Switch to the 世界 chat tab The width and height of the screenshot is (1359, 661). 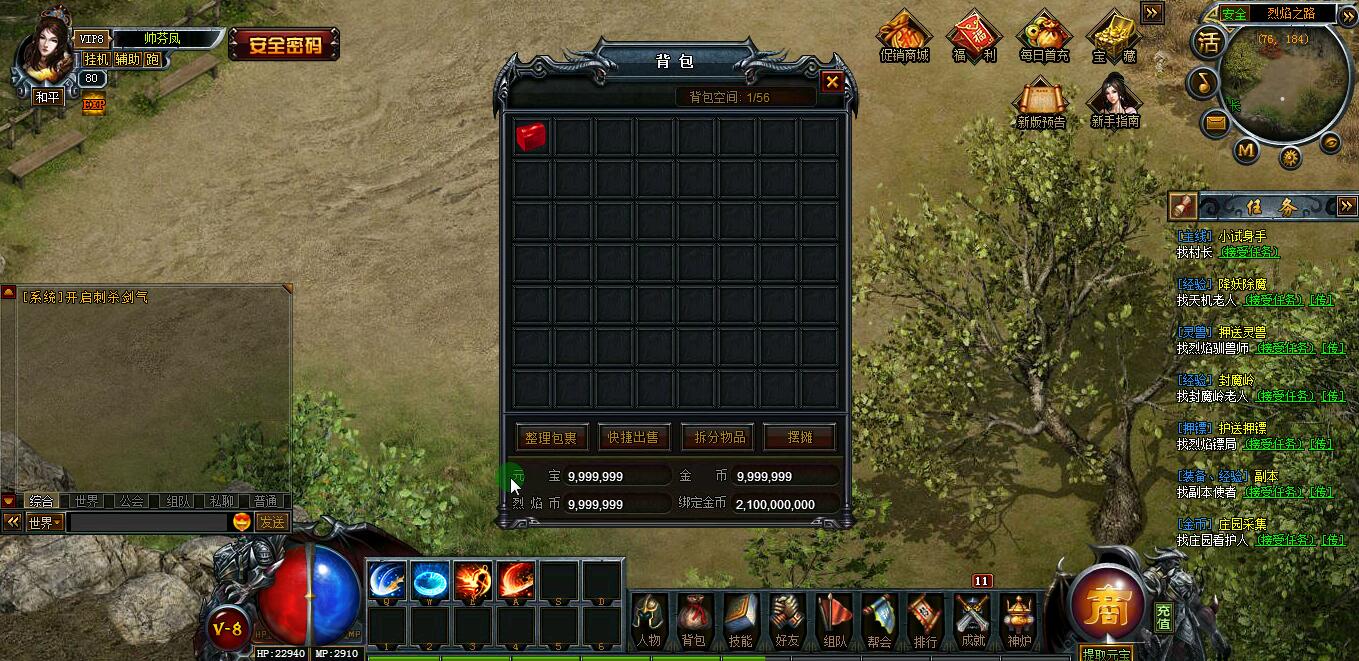pos(87,501)
